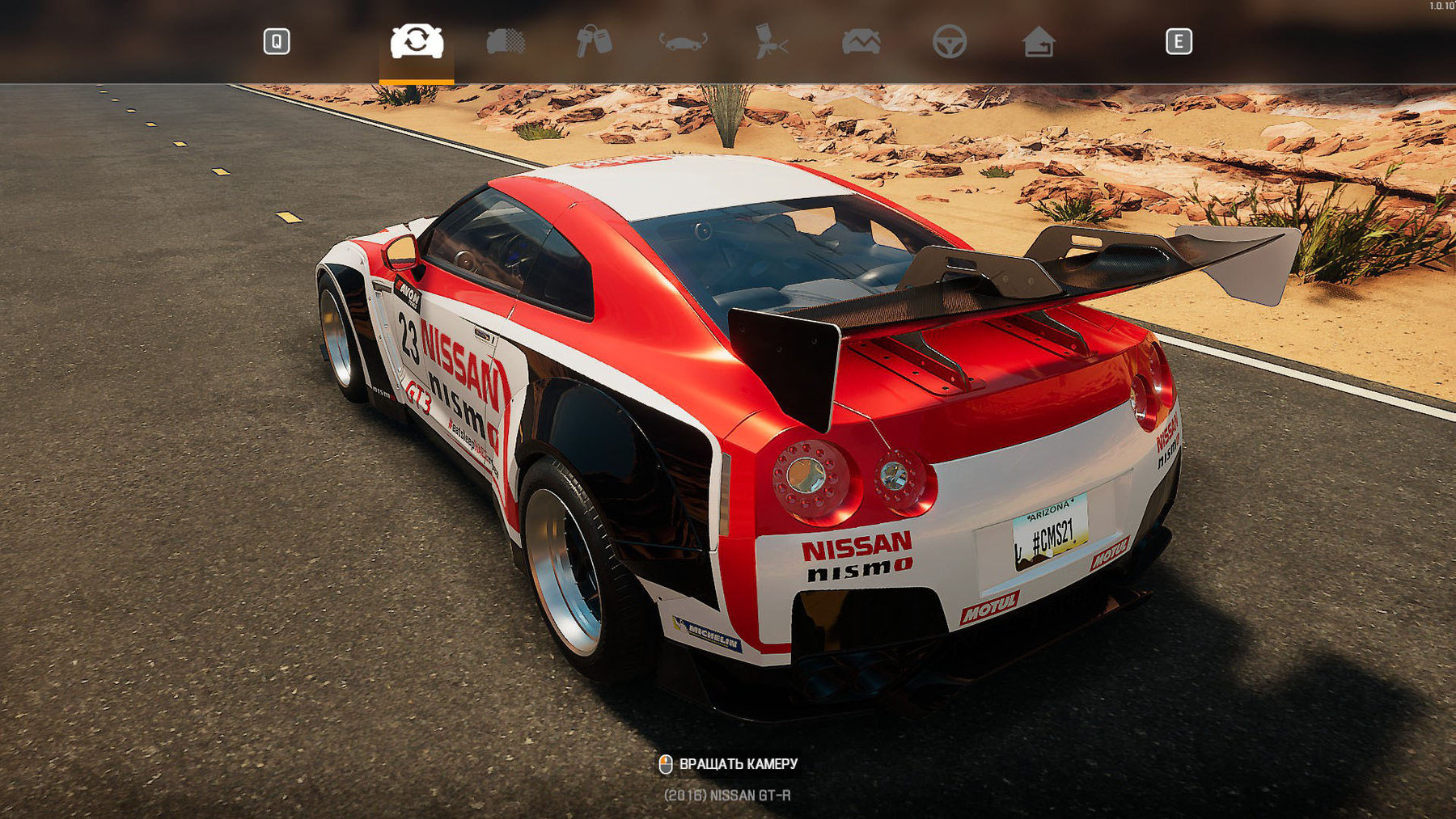Open the car keys tab
Screen dimensions: 1456x819
click(x=594, y=41)
